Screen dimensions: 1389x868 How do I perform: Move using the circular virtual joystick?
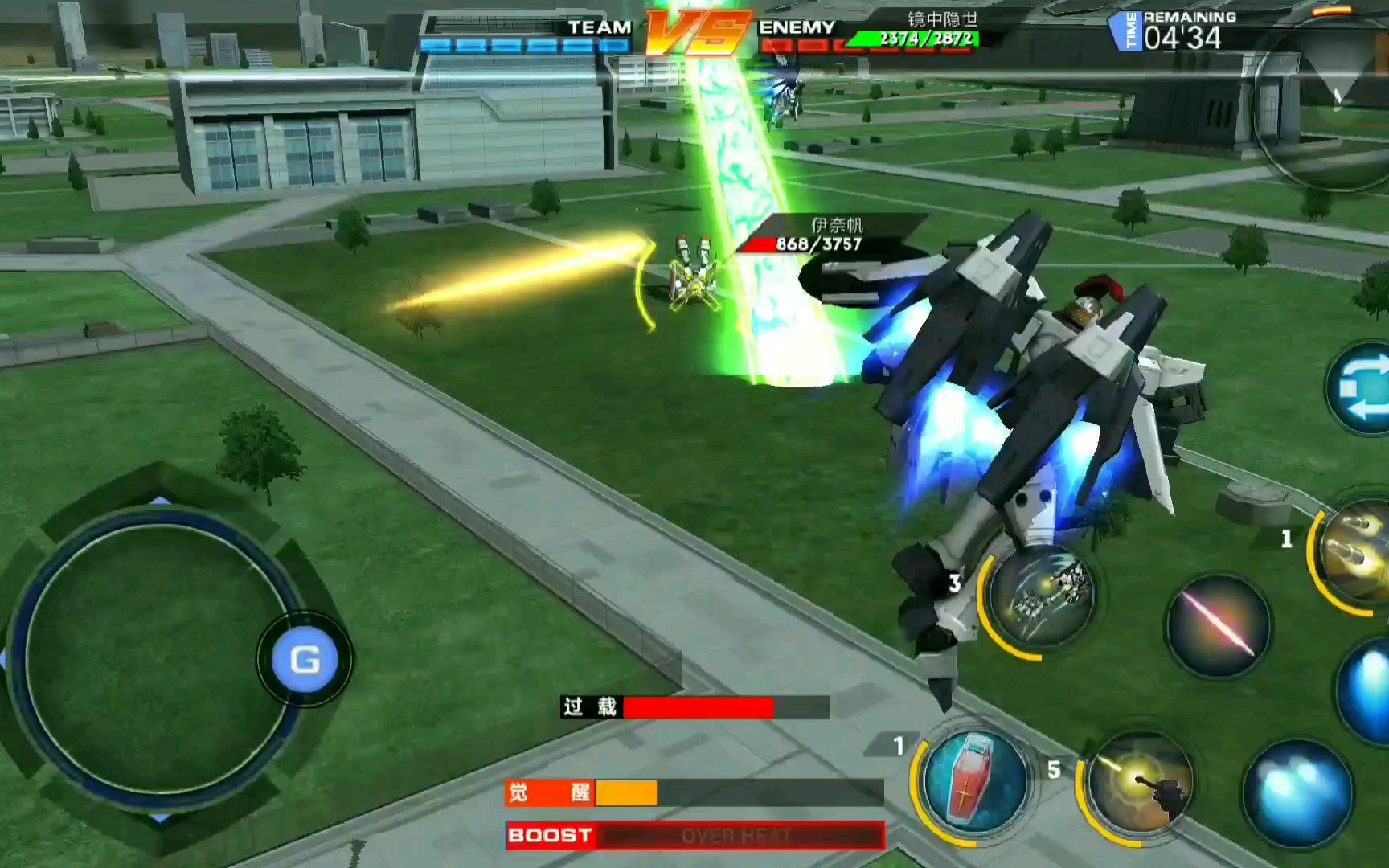(153, 659)
